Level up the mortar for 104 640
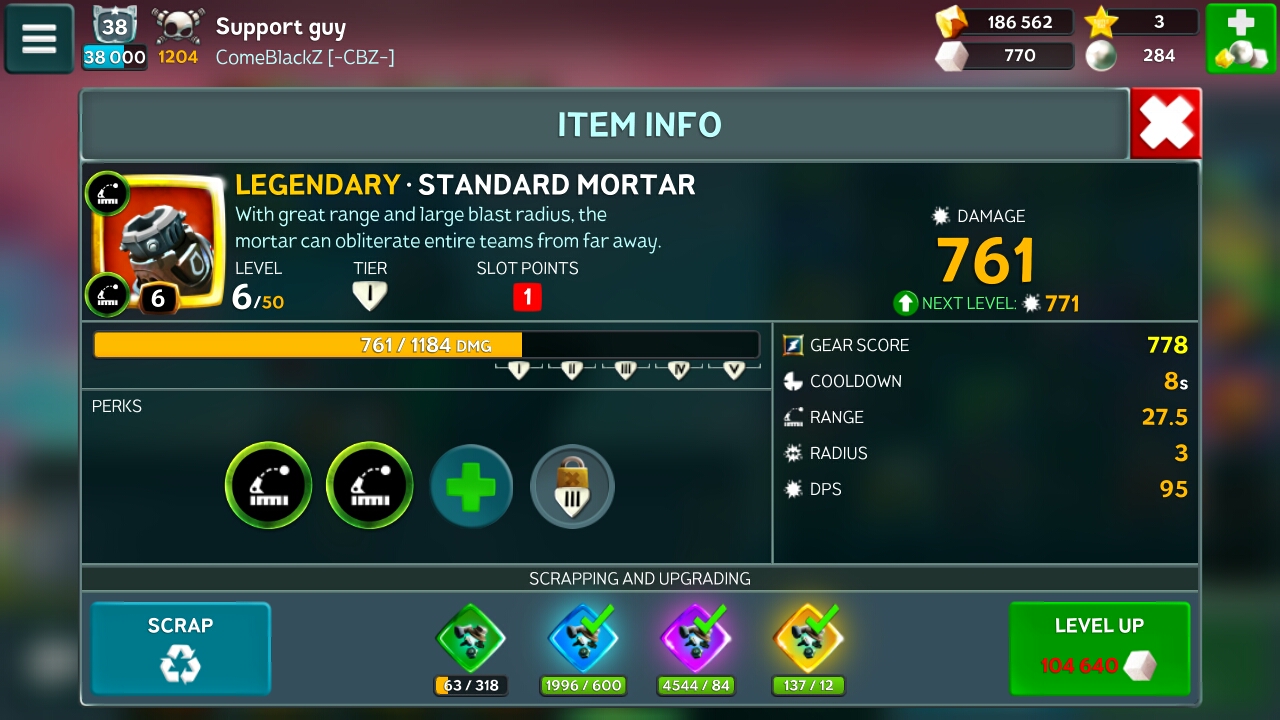 coord(1099,648)
